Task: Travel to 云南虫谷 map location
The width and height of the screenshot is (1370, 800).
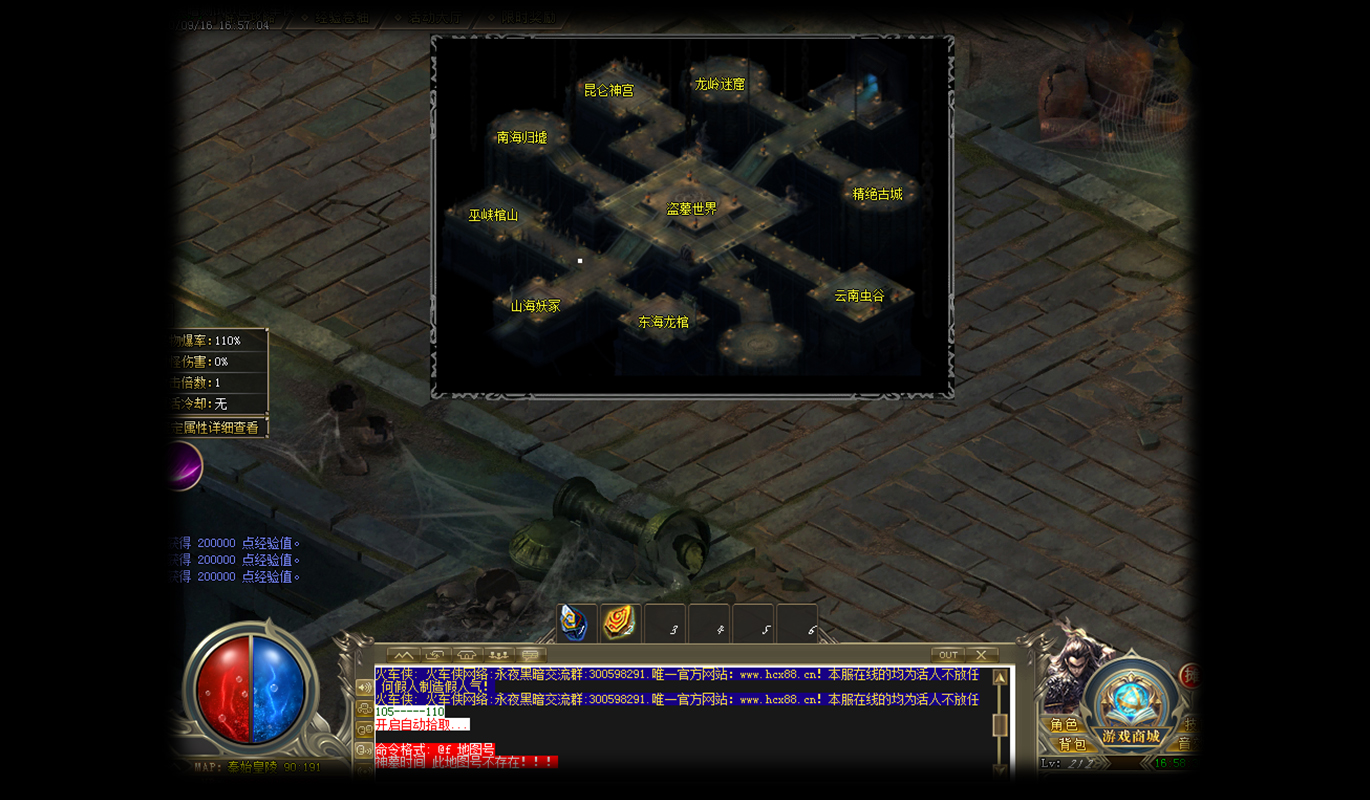Action: [x=860, y=296]
